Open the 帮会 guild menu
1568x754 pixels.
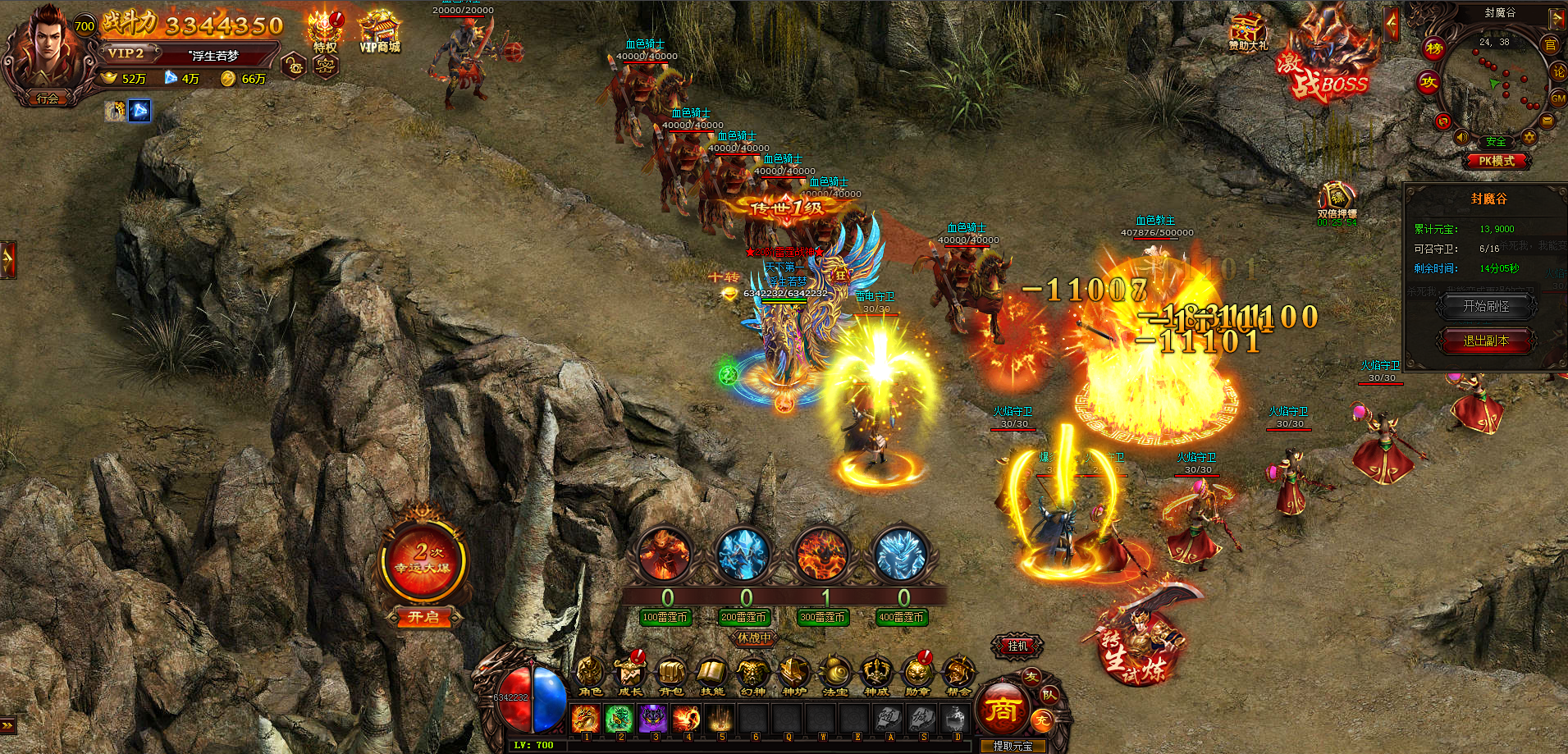[x=958, y=675]
